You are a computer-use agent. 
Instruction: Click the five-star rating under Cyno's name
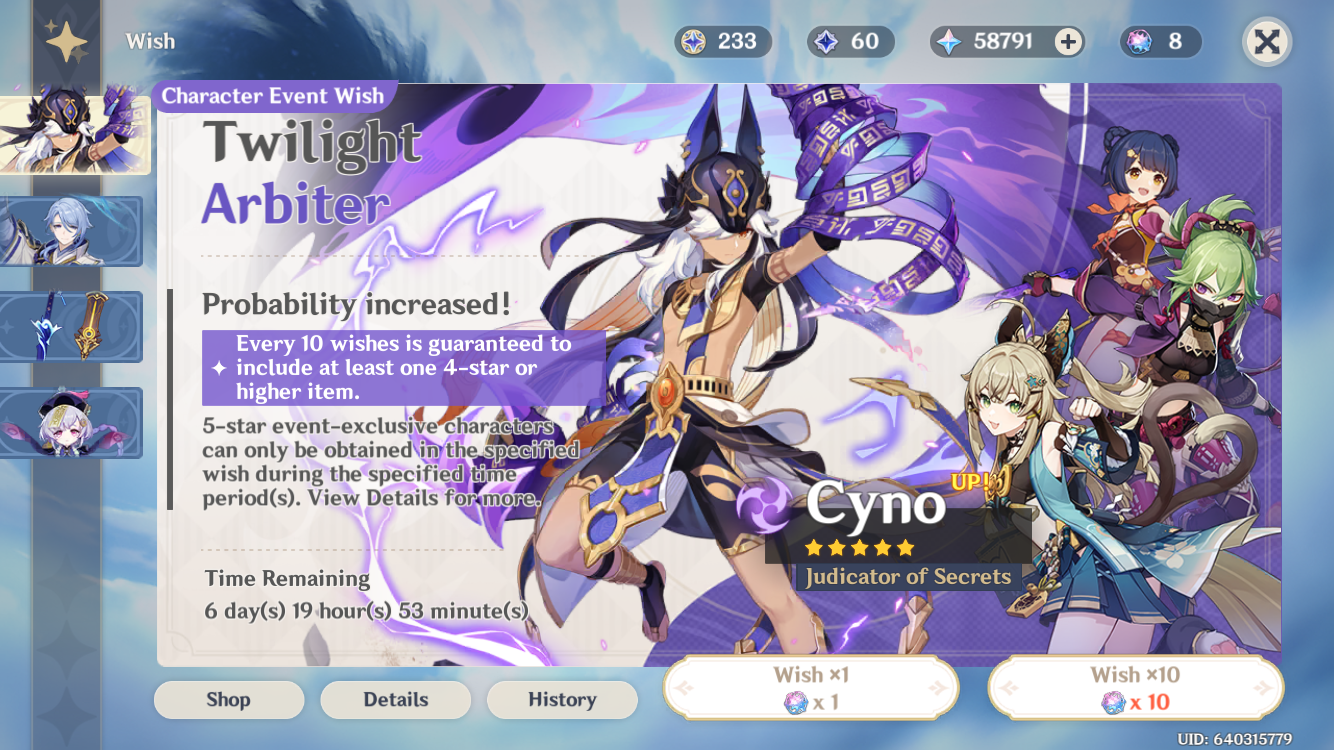[x=858, y=547]
